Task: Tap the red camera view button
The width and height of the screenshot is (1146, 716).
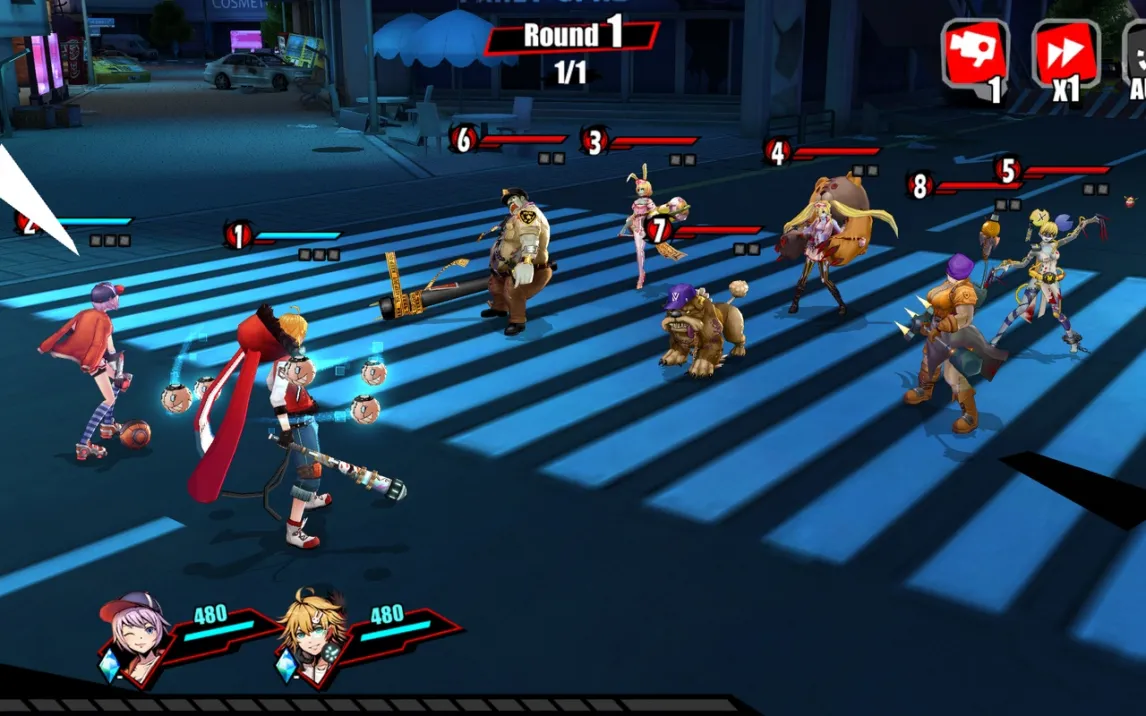Action: tap(974, 54)
